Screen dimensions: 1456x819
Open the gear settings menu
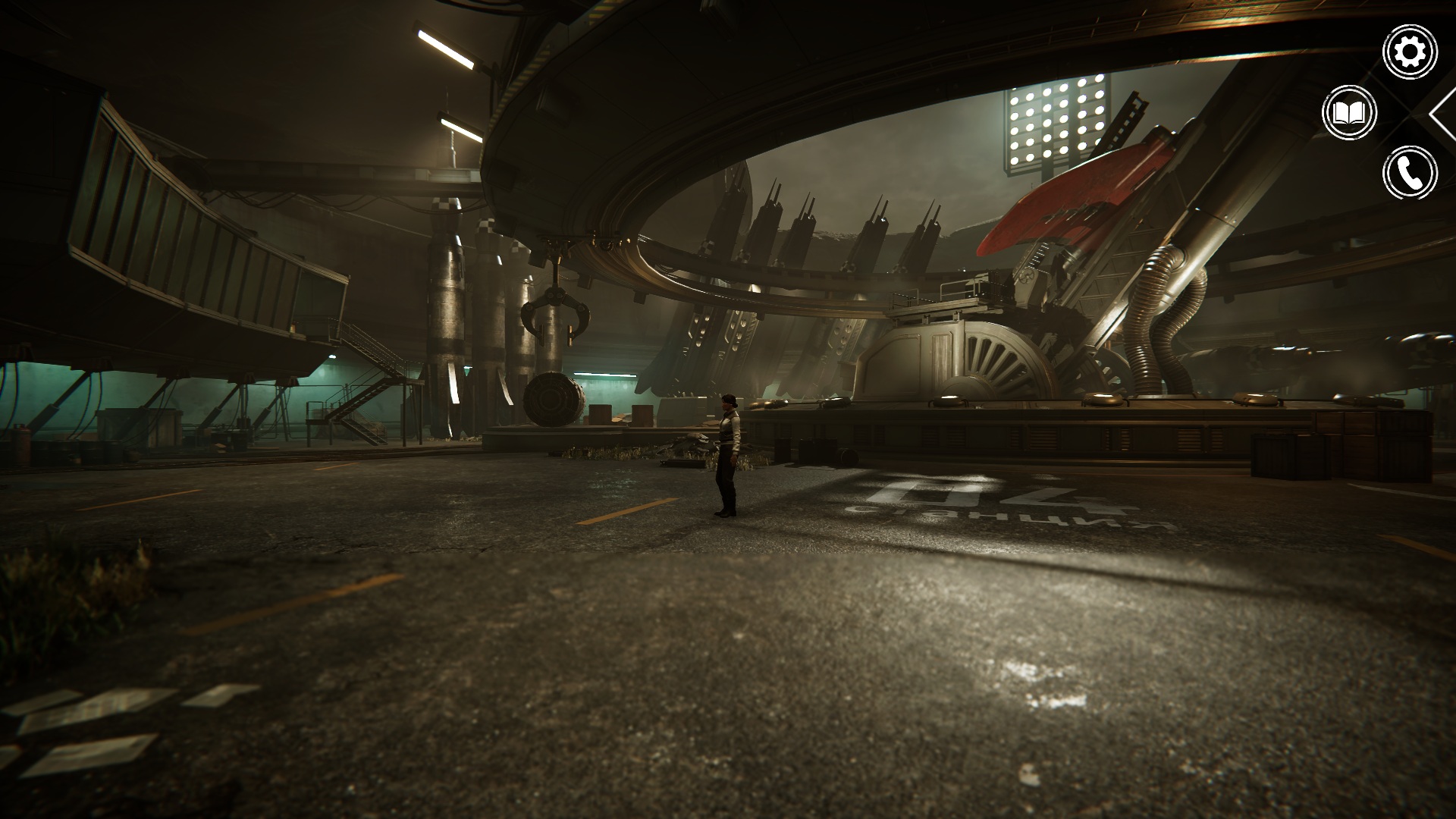point(1410,52)
